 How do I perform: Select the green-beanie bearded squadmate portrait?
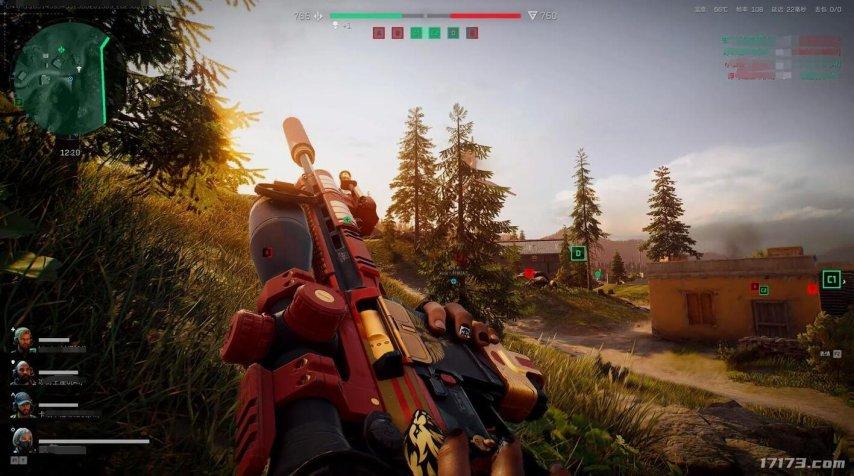pyautogui.click(x=22, y=337)
